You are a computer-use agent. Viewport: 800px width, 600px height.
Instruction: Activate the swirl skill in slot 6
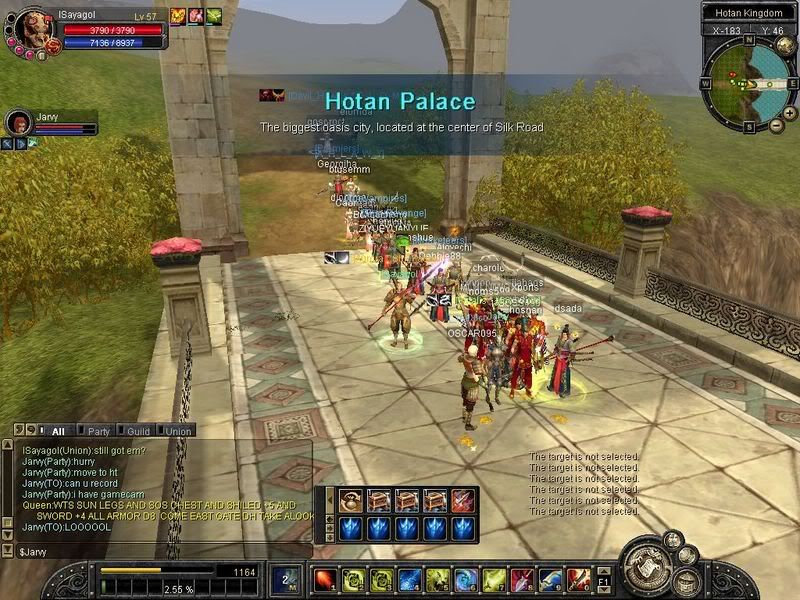coord(466,580)
